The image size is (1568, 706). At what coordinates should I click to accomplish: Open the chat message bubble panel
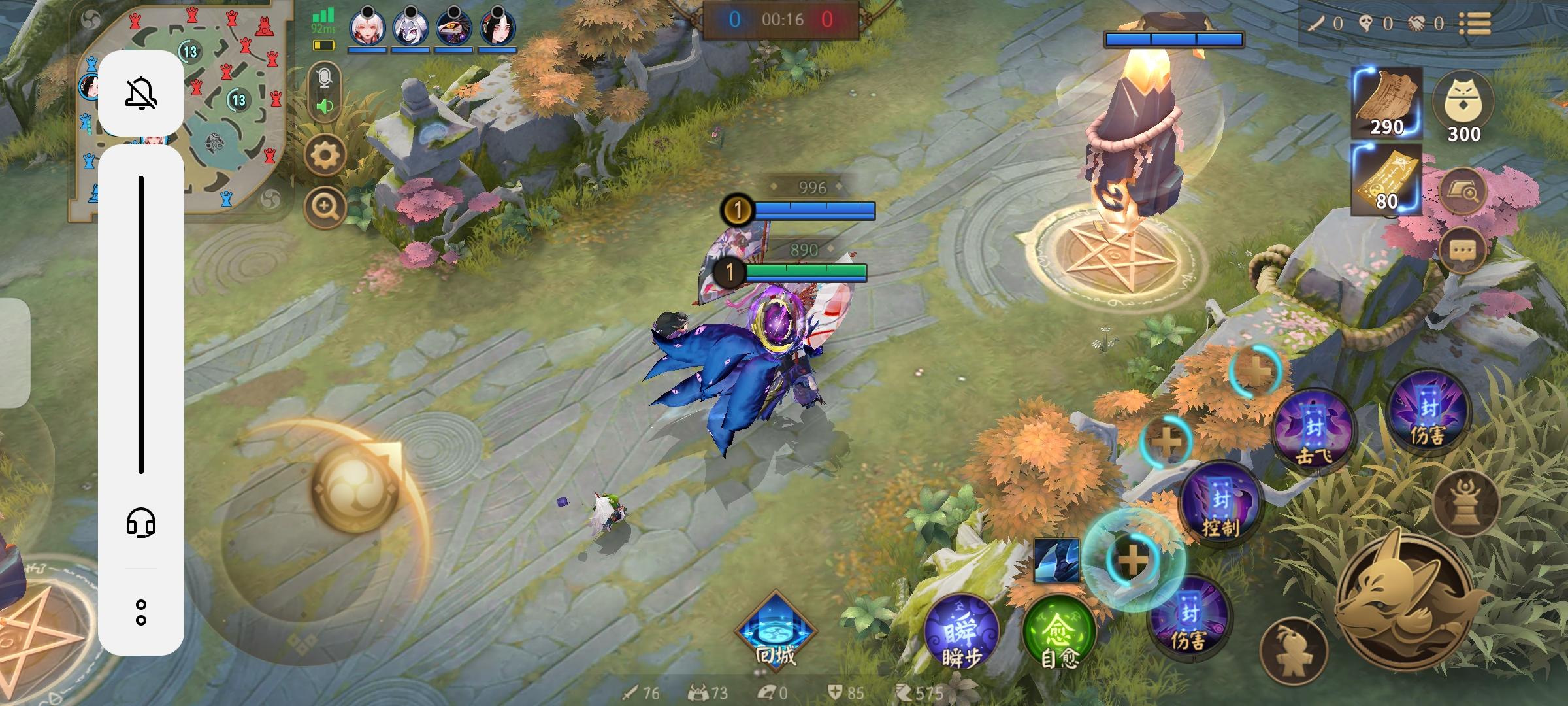(1463, 250)
